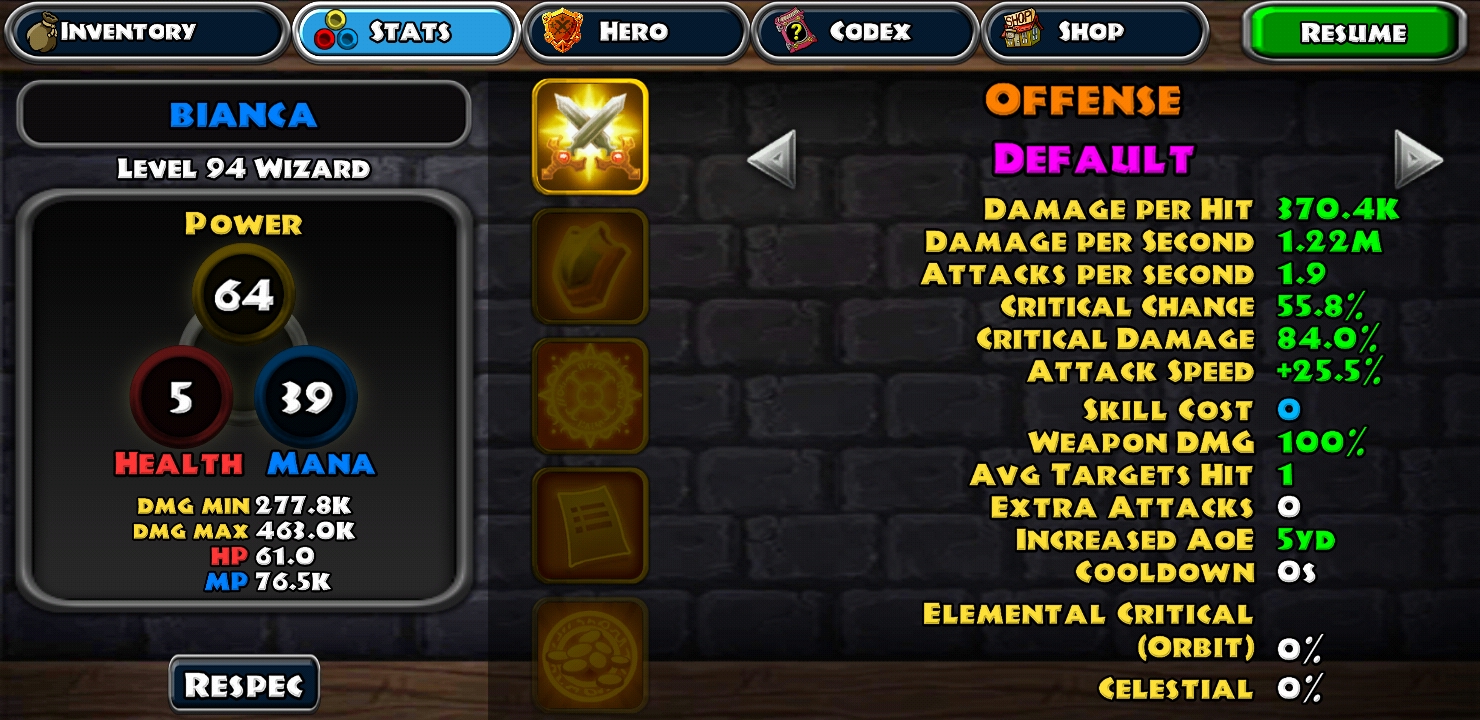Image resolution: width=1480 pixels, height=720 pixels.
Task: Click the character name BIANCA field
Action: [x=243, y=112]
